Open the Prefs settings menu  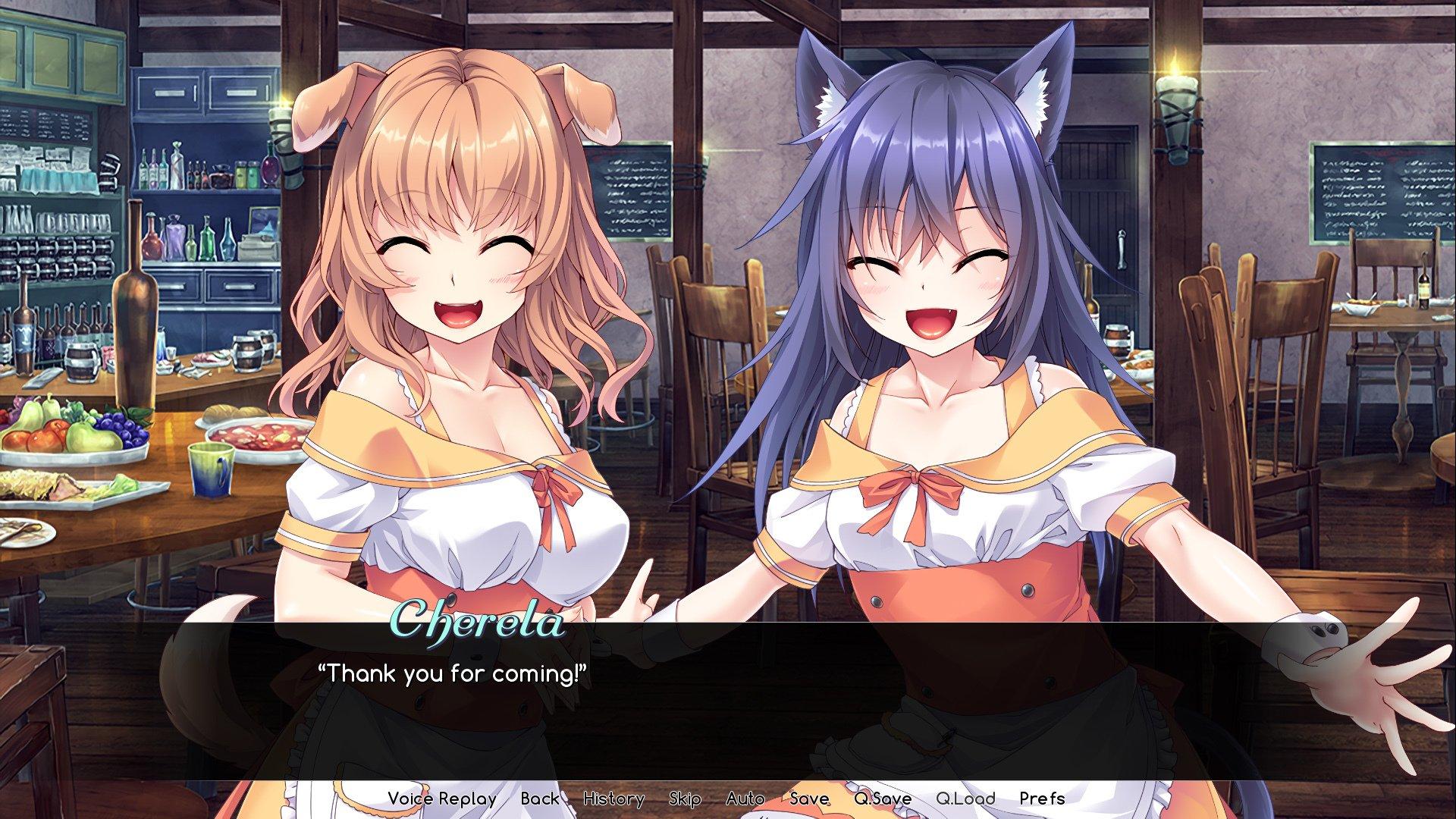point(1042,799)
